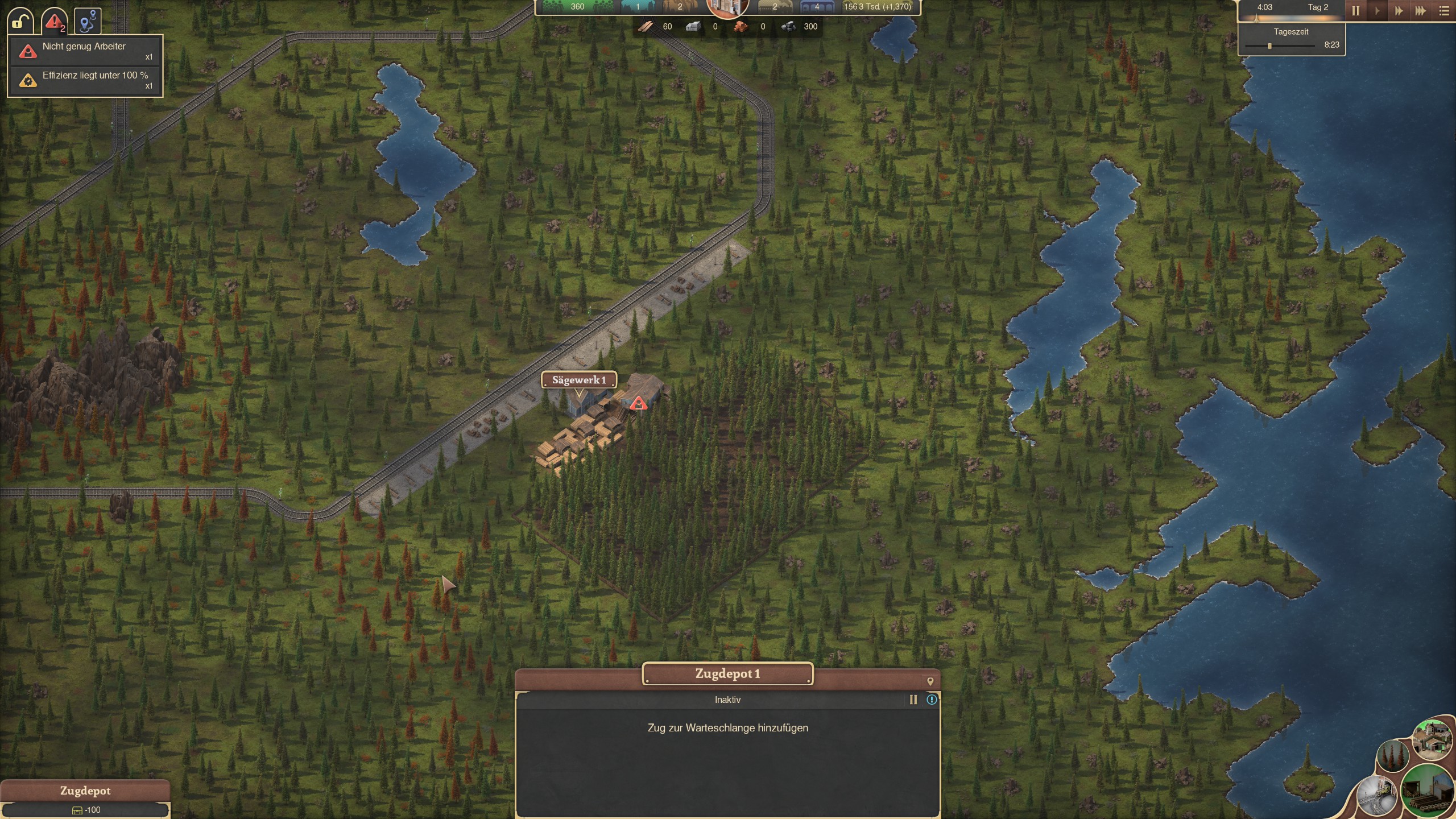The width and height of the screenshot is (1456, 819).
Task: Select the Sägewerk 1 label
Action: tap(578, 380)
